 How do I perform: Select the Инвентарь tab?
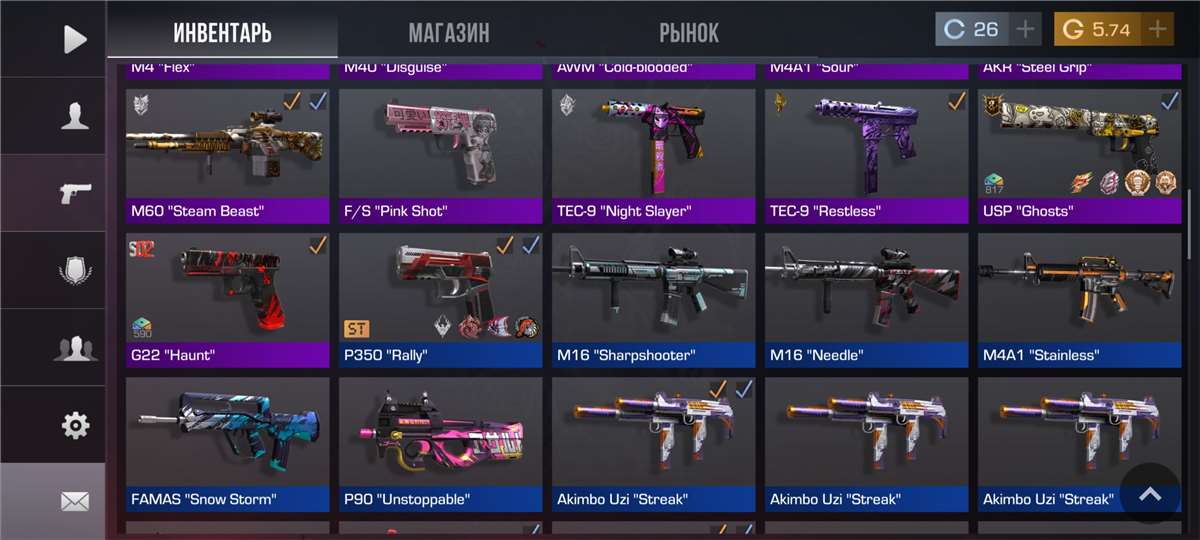pyautogui.click(x=222, y=32)
